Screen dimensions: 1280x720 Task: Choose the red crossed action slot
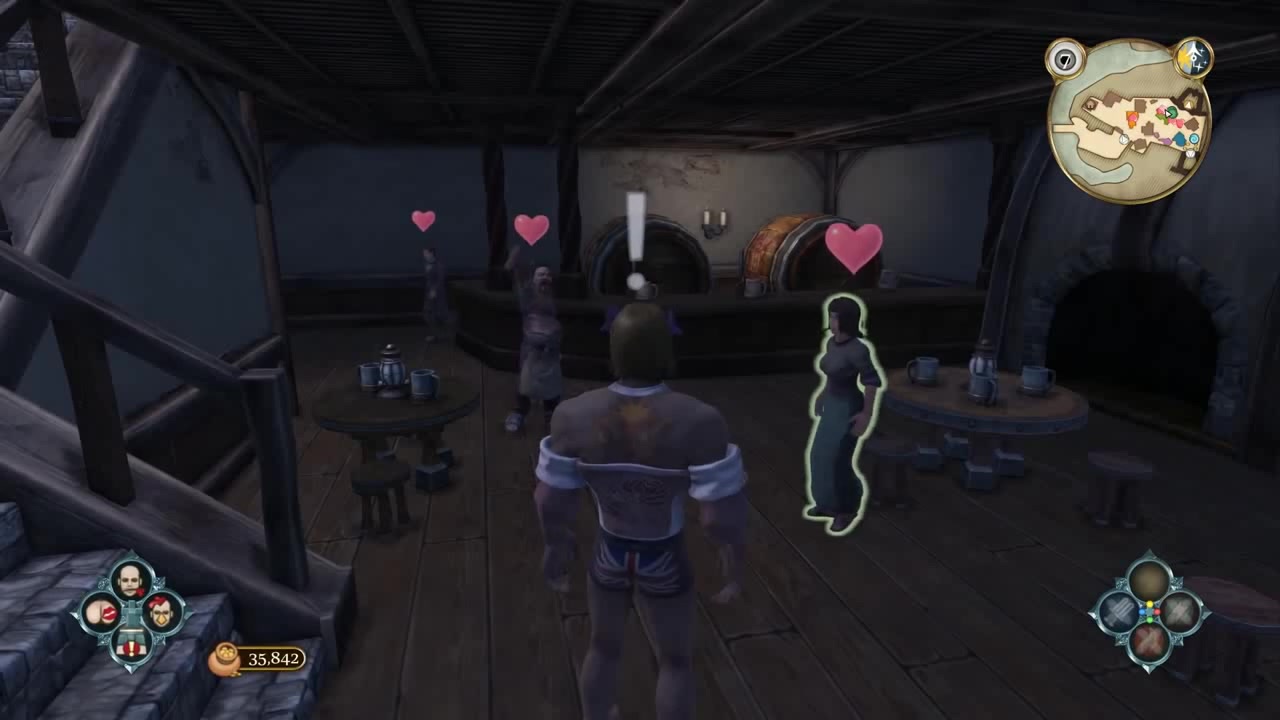click(x=1149, y=641)
